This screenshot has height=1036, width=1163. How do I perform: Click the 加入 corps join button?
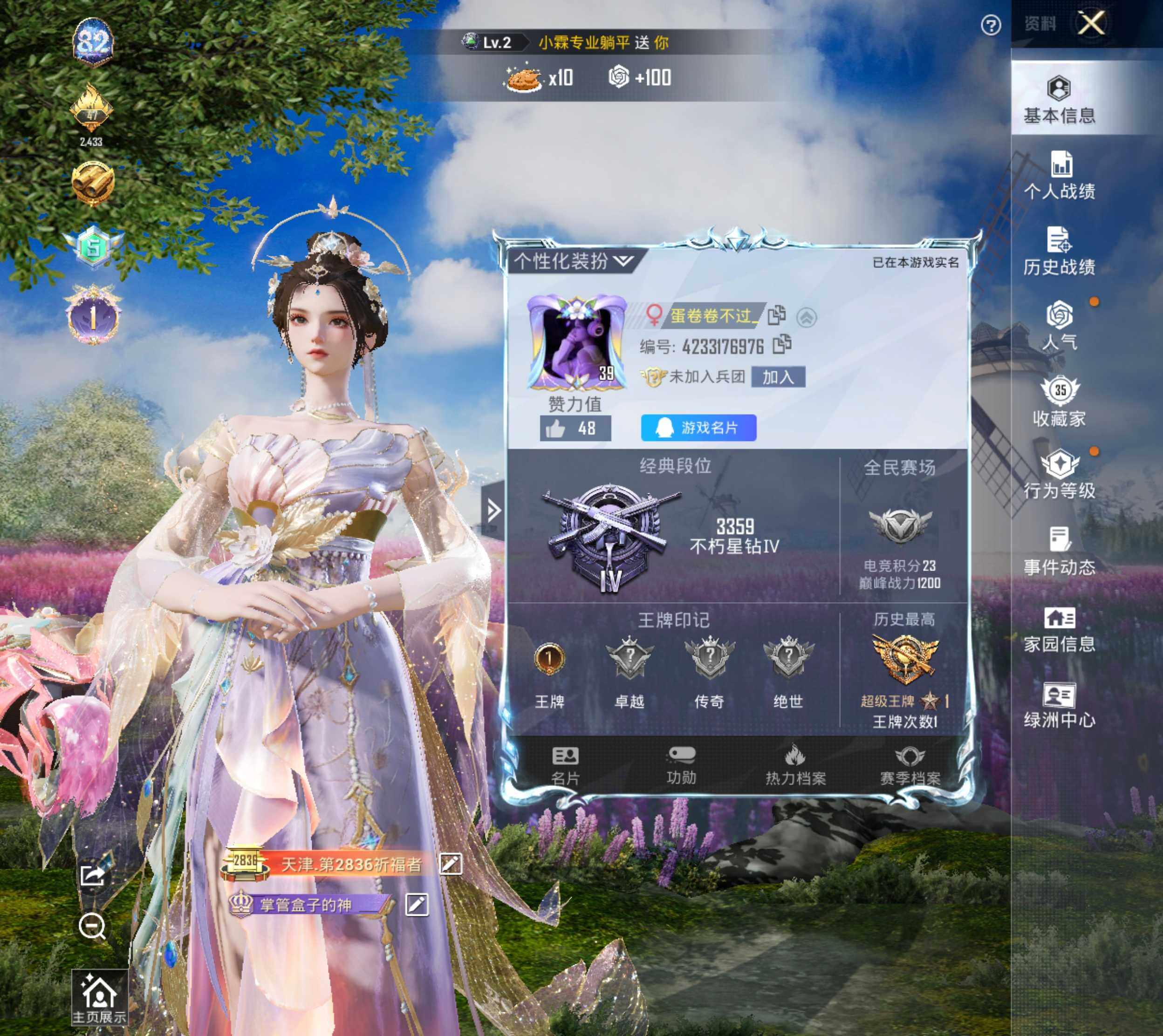pyautogui.click(x=778, y=377)
